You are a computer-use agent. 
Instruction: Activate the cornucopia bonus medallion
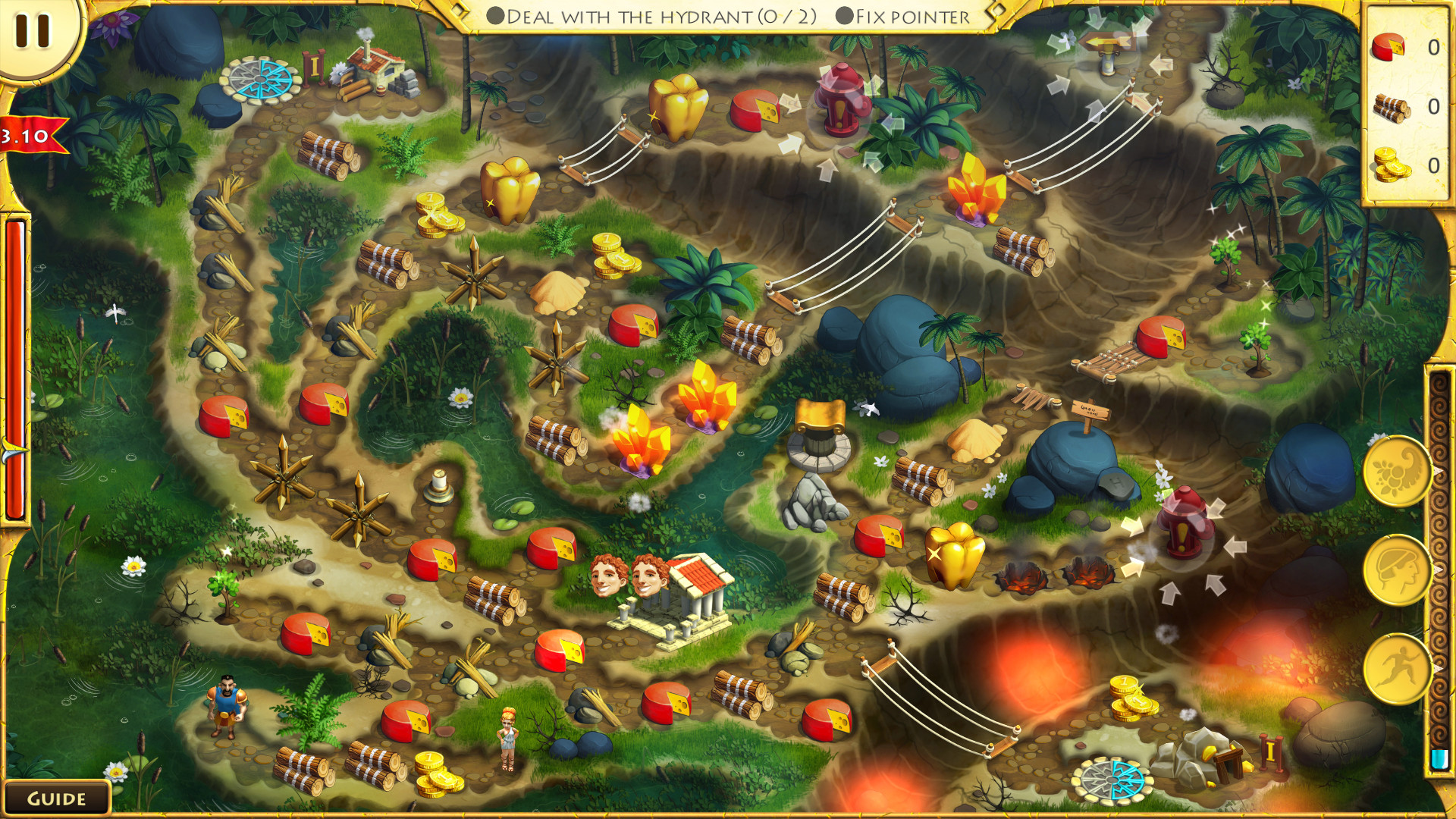tap(1396, 472)
